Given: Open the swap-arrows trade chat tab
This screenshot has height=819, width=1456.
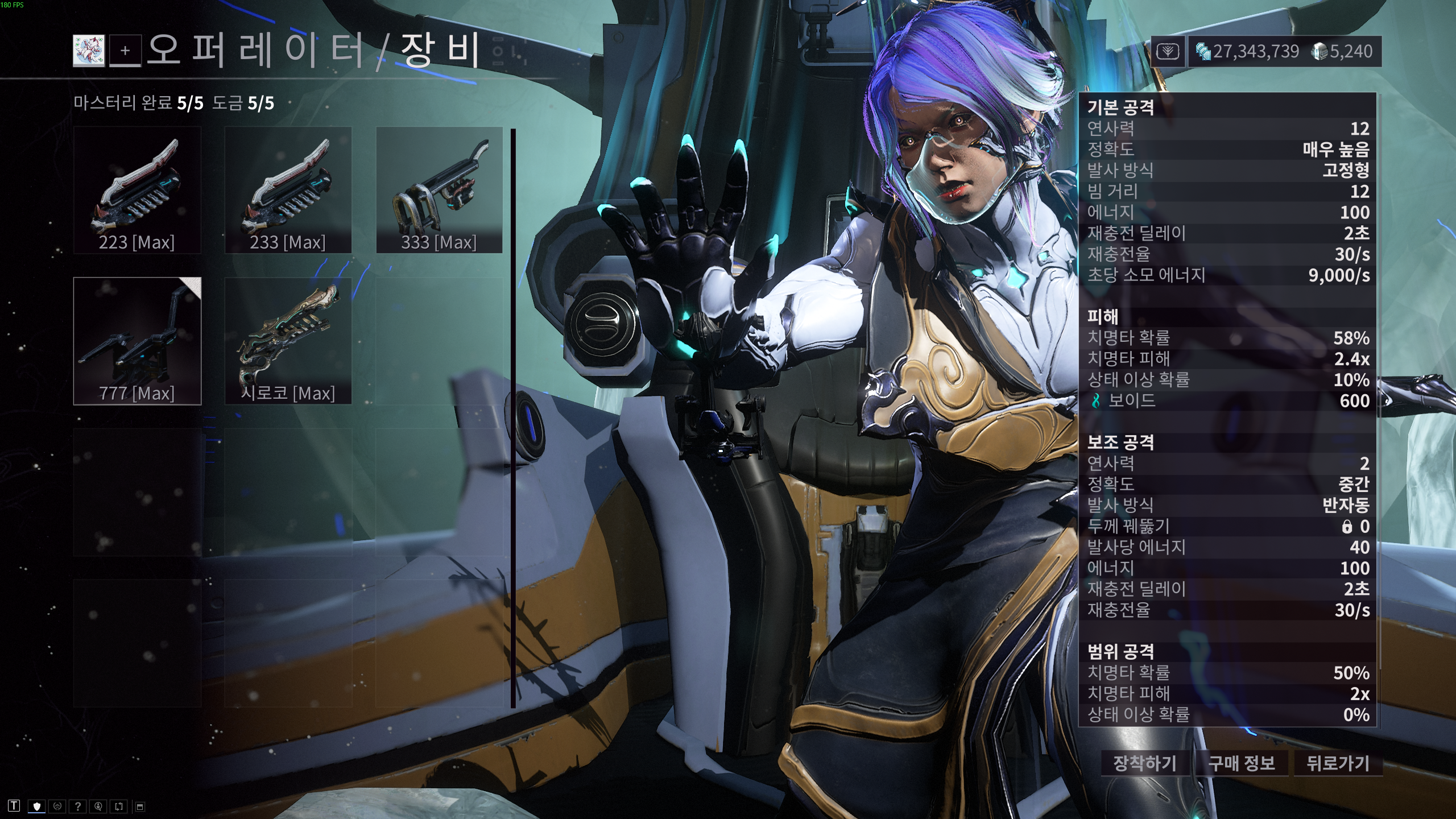Looking at the screenshot, I should click(x=119, y=806).
